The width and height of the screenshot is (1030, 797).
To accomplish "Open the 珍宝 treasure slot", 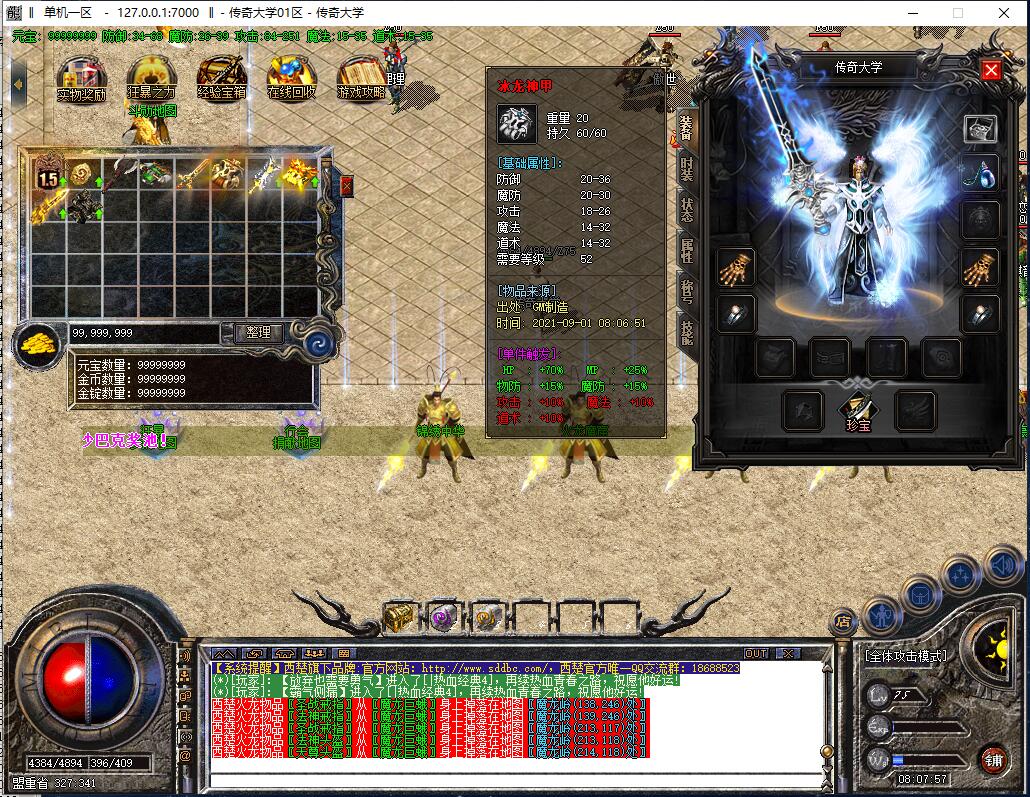I will (x=857, y=410).
